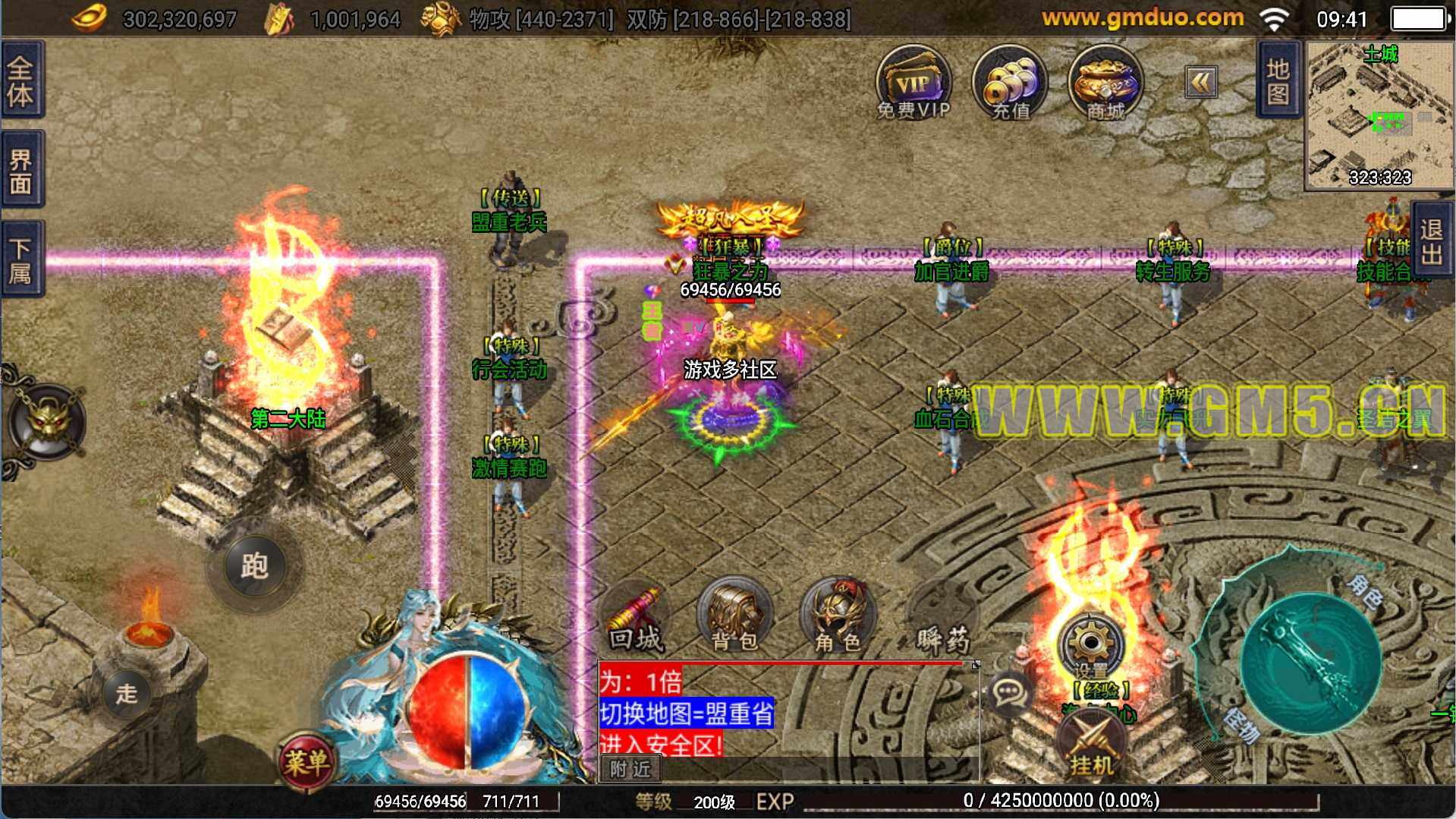Open the 菜单 menu button
Viewport: 1456px width, 819px height.
[x=307, y=761]
